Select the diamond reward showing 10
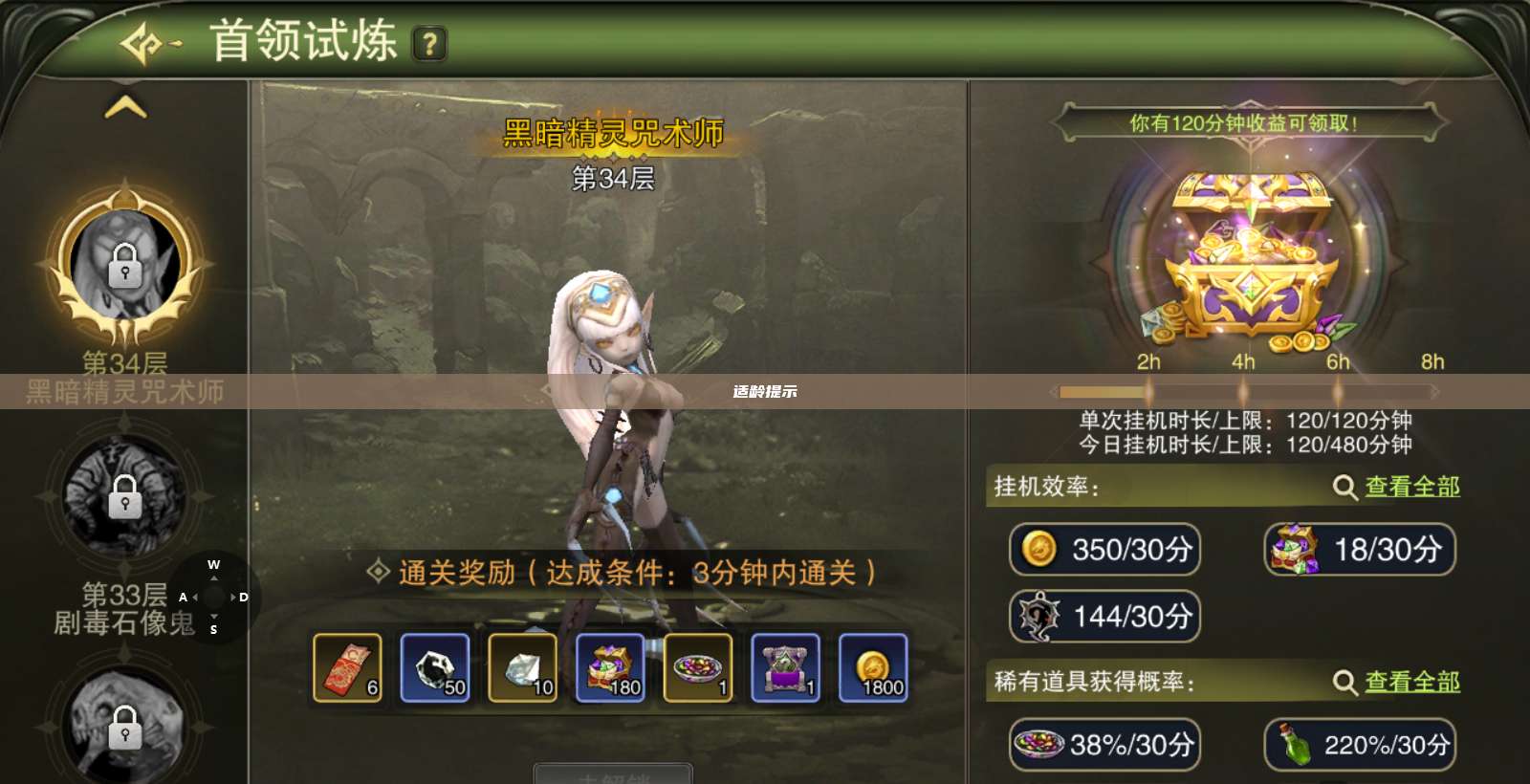The height and width of the screenshot is (784, 1530). (x=522, y=667)
